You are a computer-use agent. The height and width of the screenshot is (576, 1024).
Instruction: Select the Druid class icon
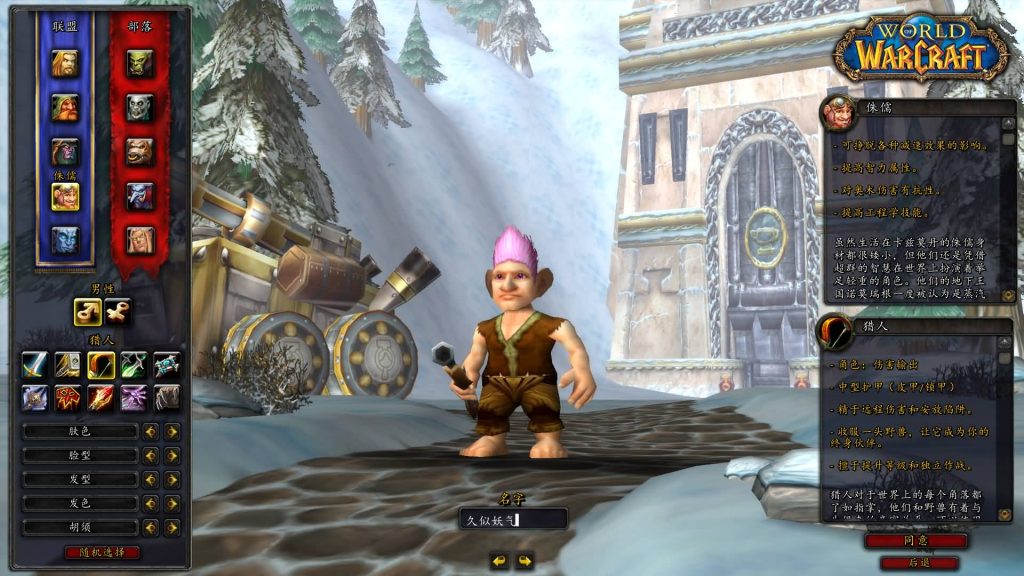point(166,397)
